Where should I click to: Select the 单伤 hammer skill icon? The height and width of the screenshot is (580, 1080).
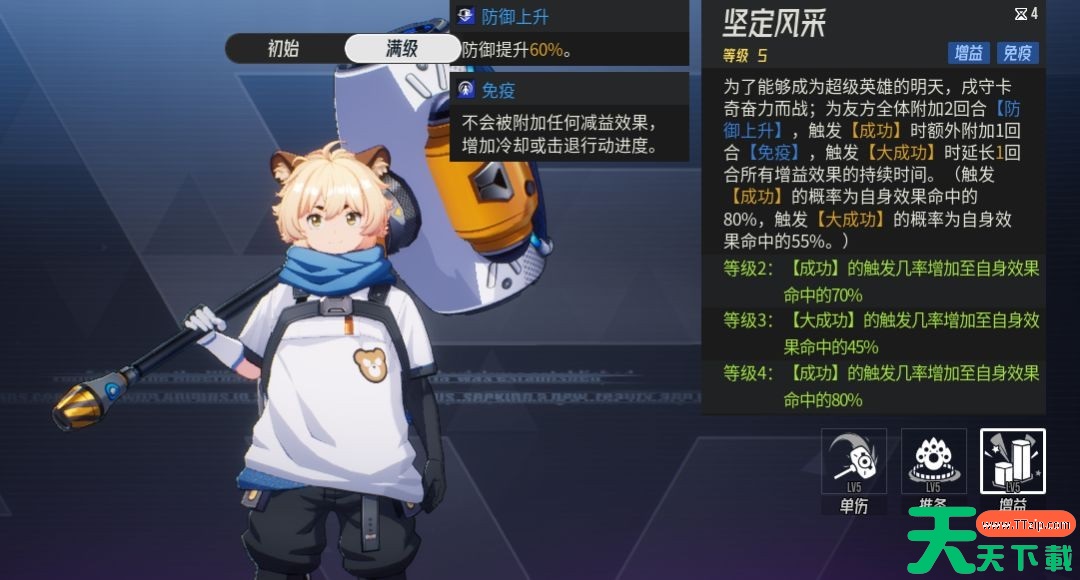[x=854, y=461]
